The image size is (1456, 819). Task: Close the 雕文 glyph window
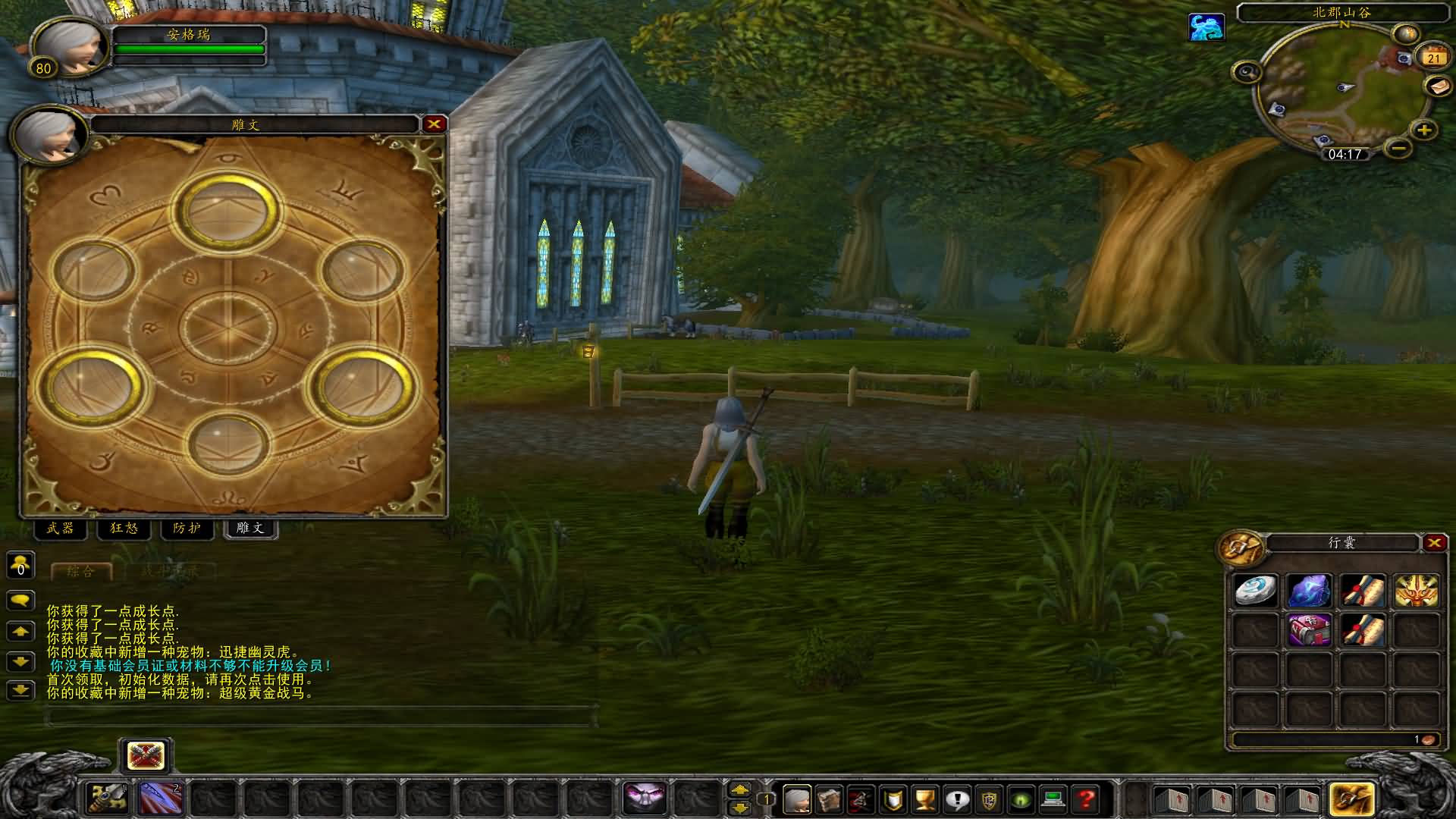[434, 124]
